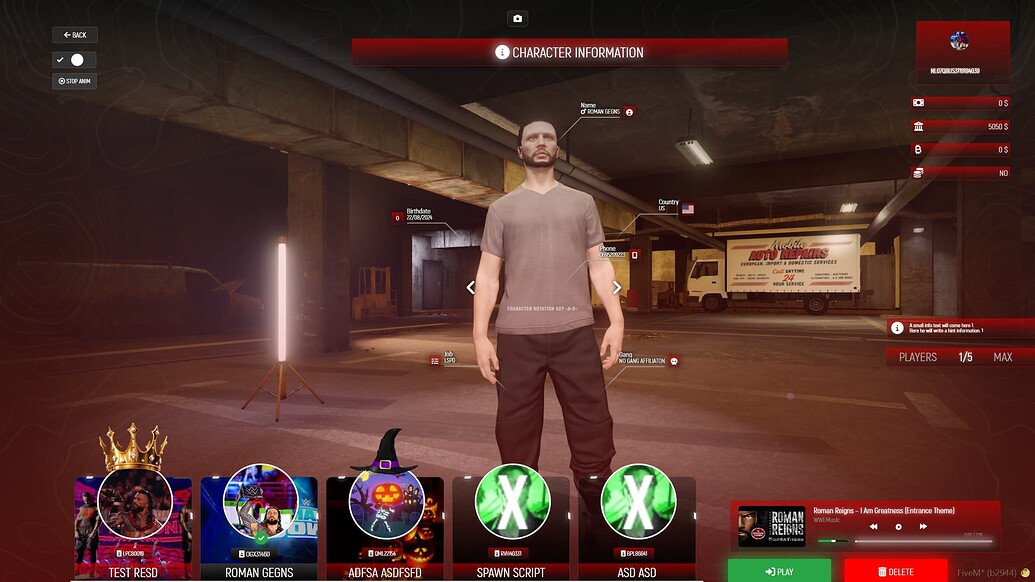Go back with the Back button
This screenshot has height=582, width=1035.
pyautogui.click(x=75, y=35)
